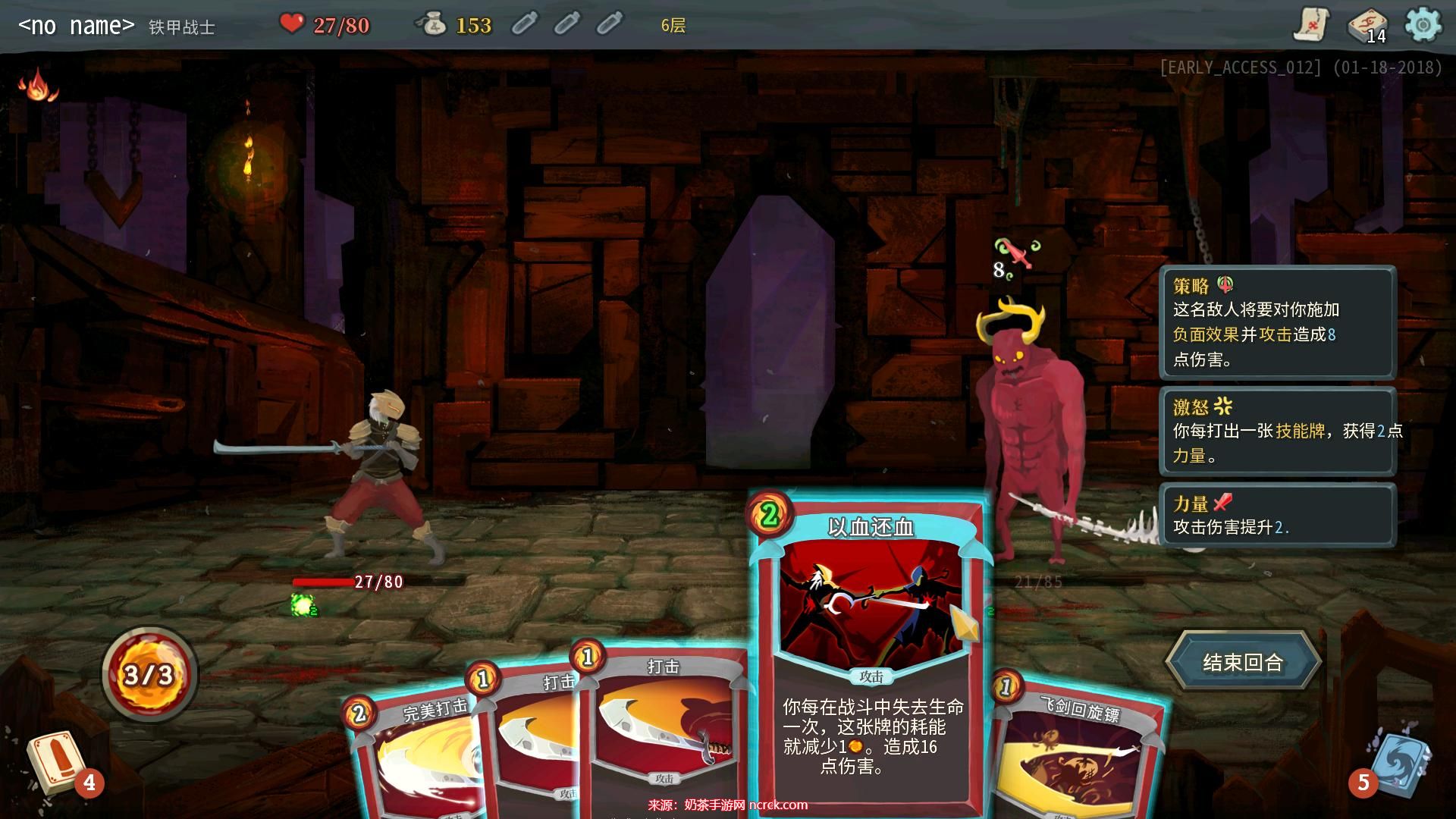Open the map scroll icon
1456x819 pixels.
pyautogui.click(x=1311, y=25)
